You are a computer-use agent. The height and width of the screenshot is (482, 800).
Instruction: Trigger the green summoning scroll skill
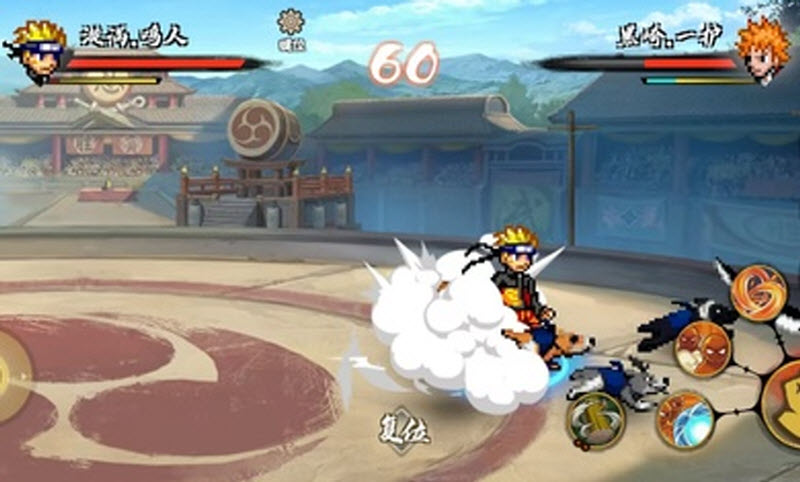596,420
